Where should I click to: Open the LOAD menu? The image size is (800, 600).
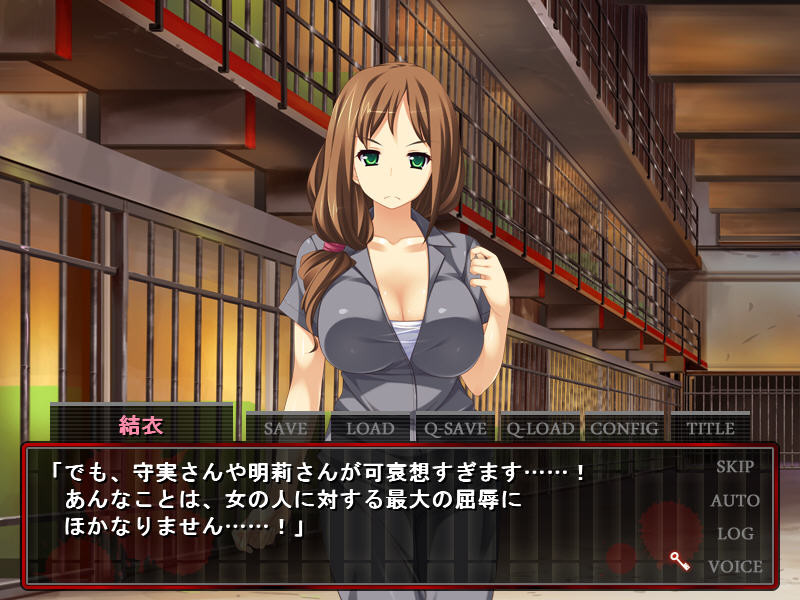tap(370, 428)
